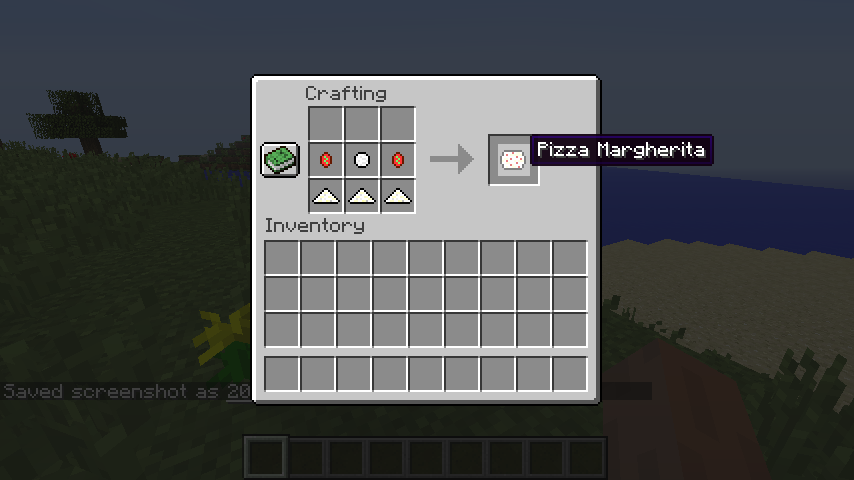Open the green recipe book
The image size is (854, 480).
click(281, 160)
